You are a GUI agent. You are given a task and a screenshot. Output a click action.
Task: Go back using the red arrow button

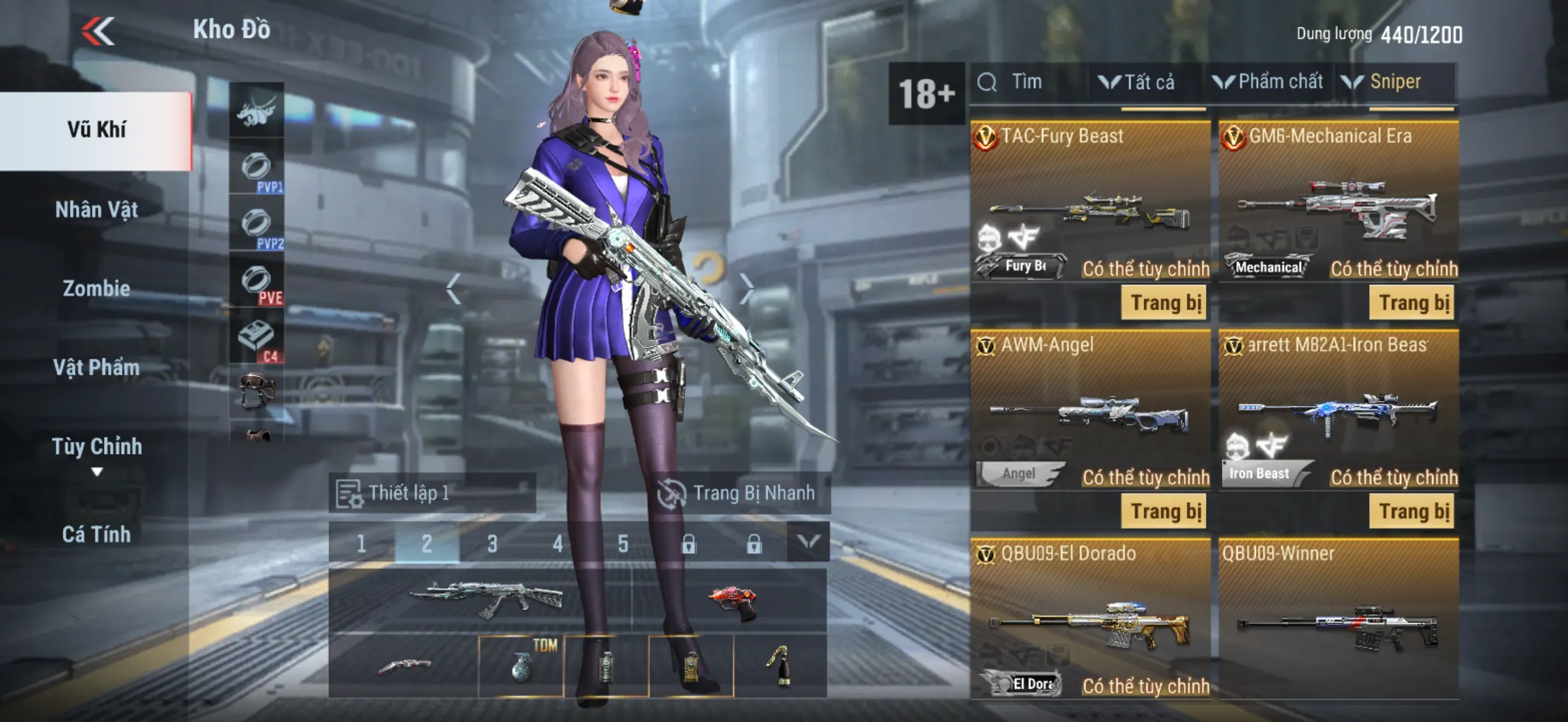point(98,31)
